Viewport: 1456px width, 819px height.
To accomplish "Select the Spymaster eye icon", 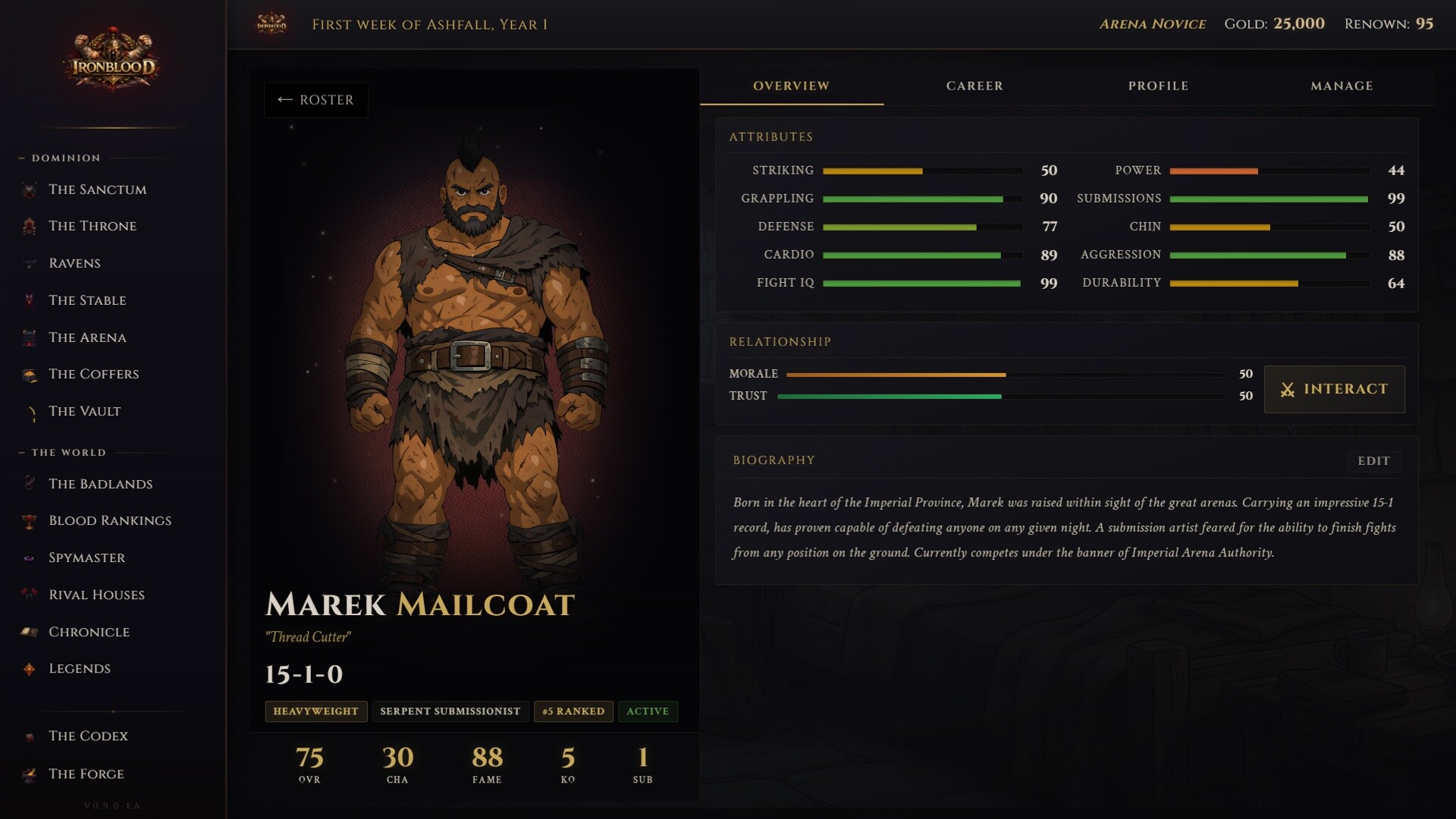I will (x=30, y=557).
